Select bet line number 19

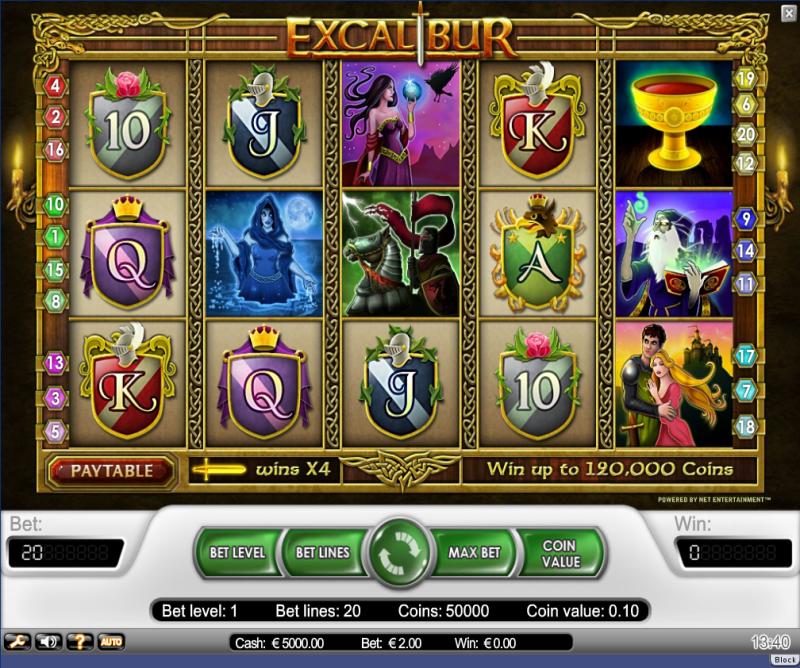[x=745, y=78]
